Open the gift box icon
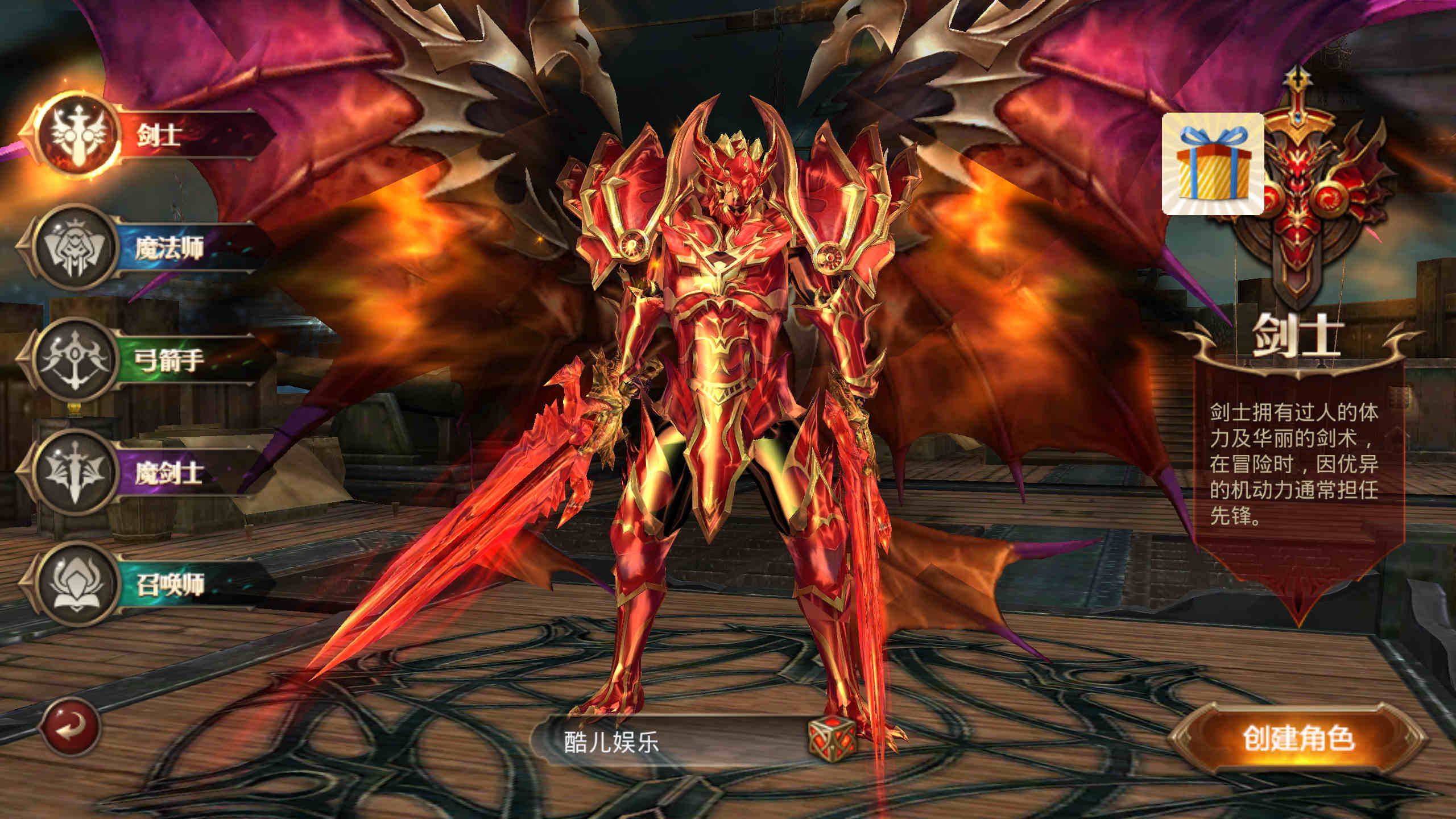This screenshot has width=1456, height=819. pyautogui.click(x=1213, y=164)
